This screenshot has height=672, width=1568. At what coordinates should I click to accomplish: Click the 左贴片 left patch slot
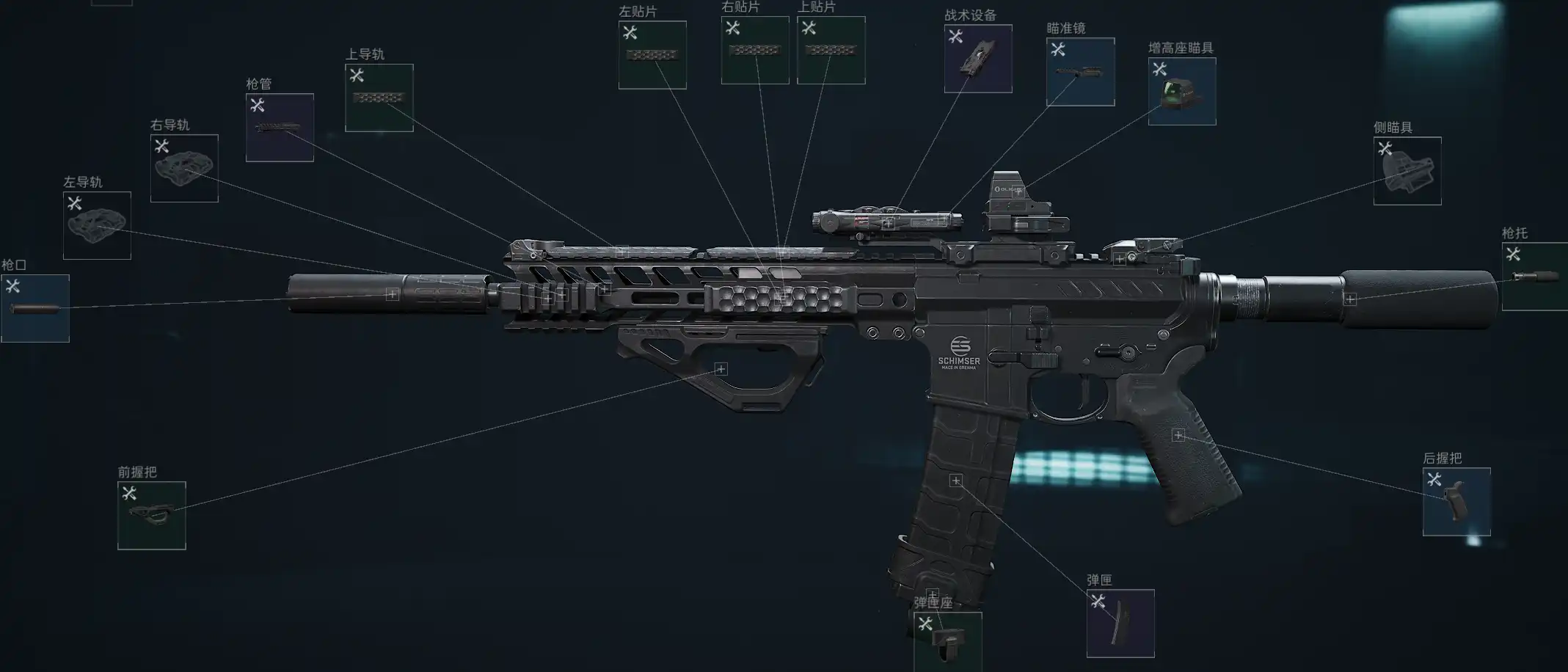(652, 55)
